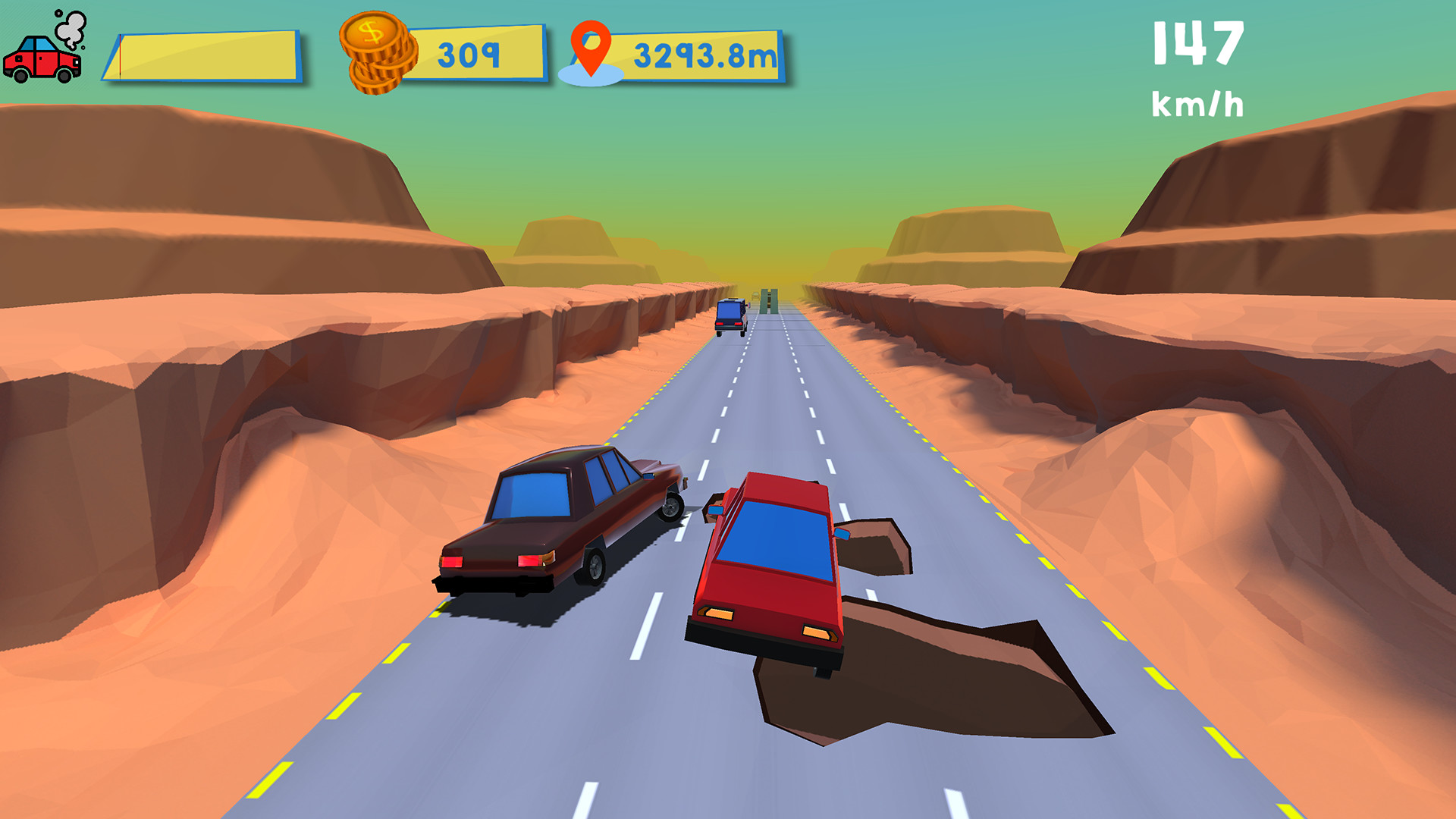Click the headlight of the damaged car icon
Screen dimensions: 1456x819
pyautogui.click(x=76, y=62)
